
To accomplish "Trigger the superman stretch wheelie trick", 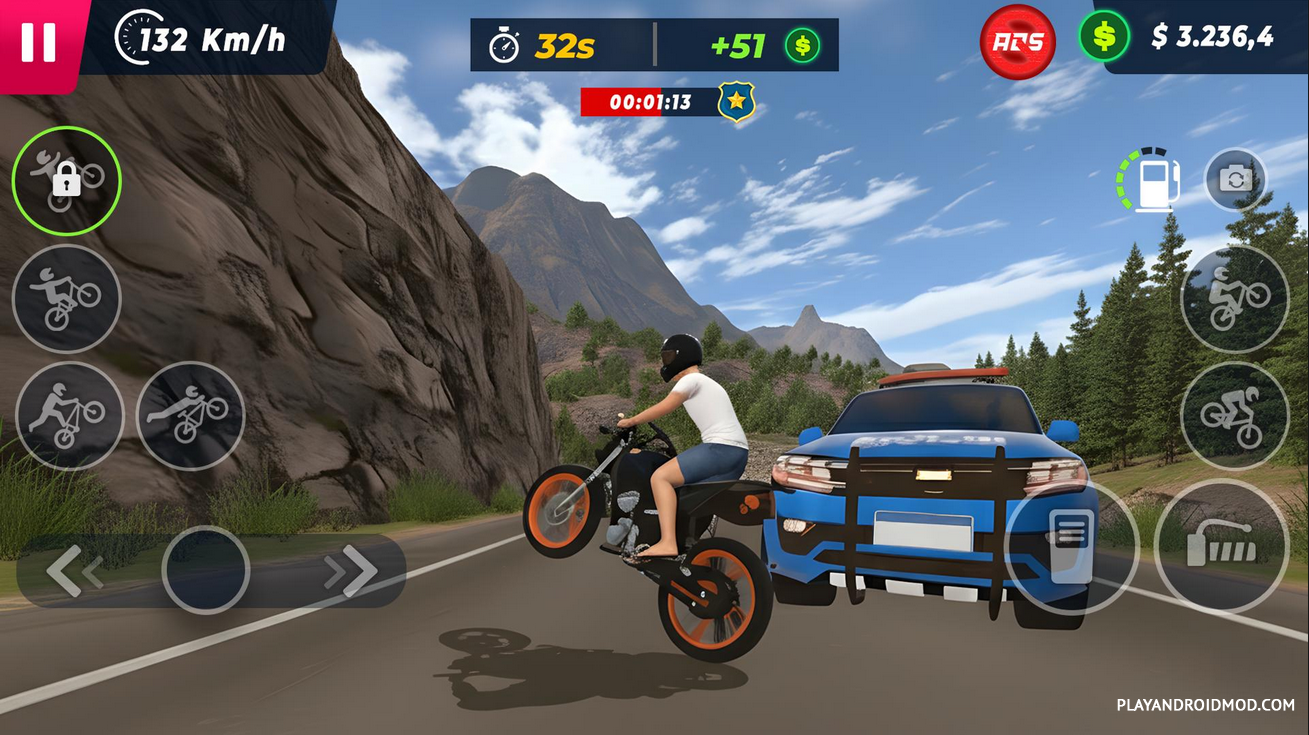I will click(x=190, y=416).
